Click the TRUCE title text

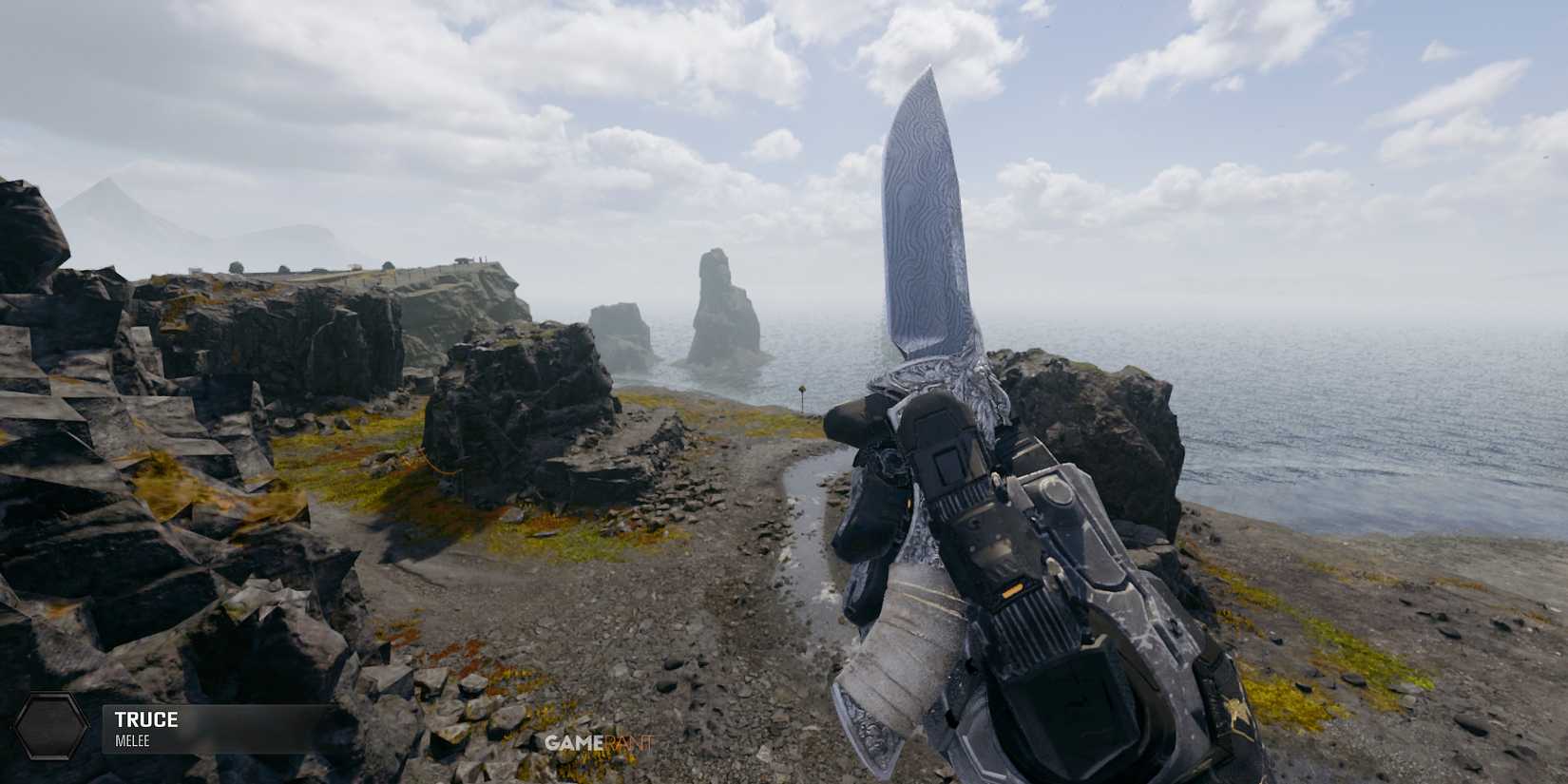(x=147, y=719)
